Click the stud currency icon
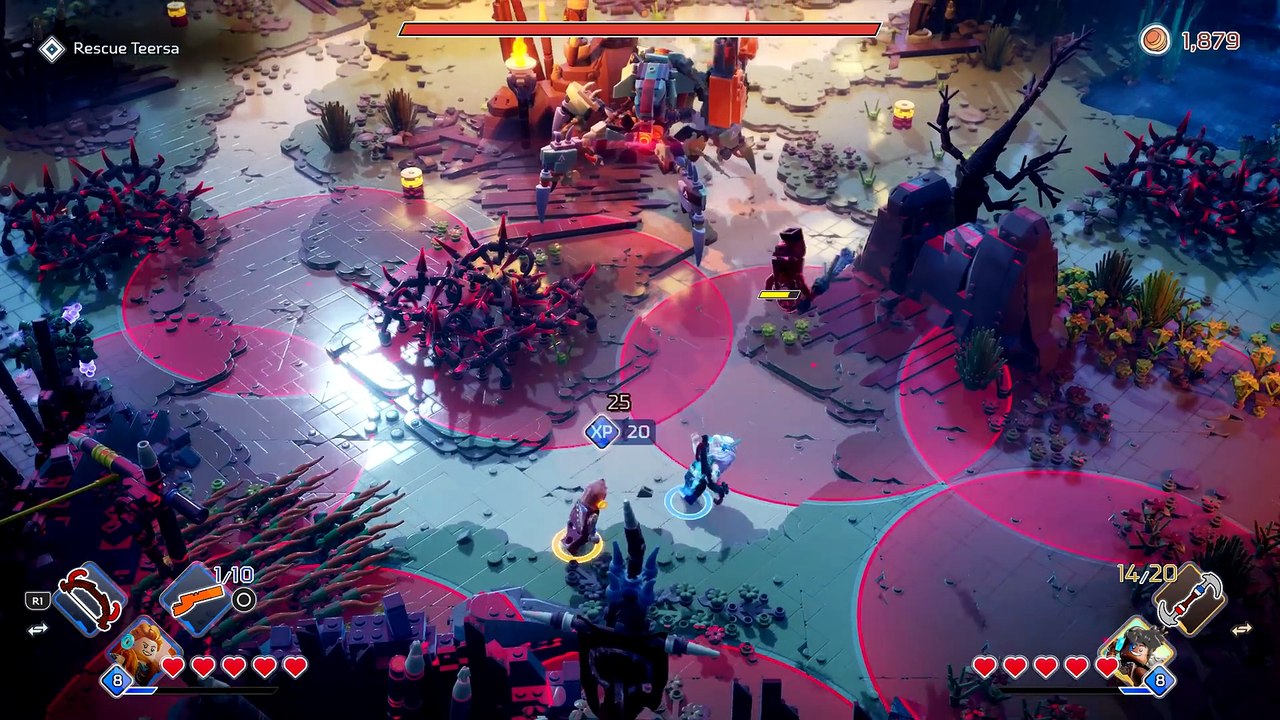The image size is (1280, 720). (1155, 40)
